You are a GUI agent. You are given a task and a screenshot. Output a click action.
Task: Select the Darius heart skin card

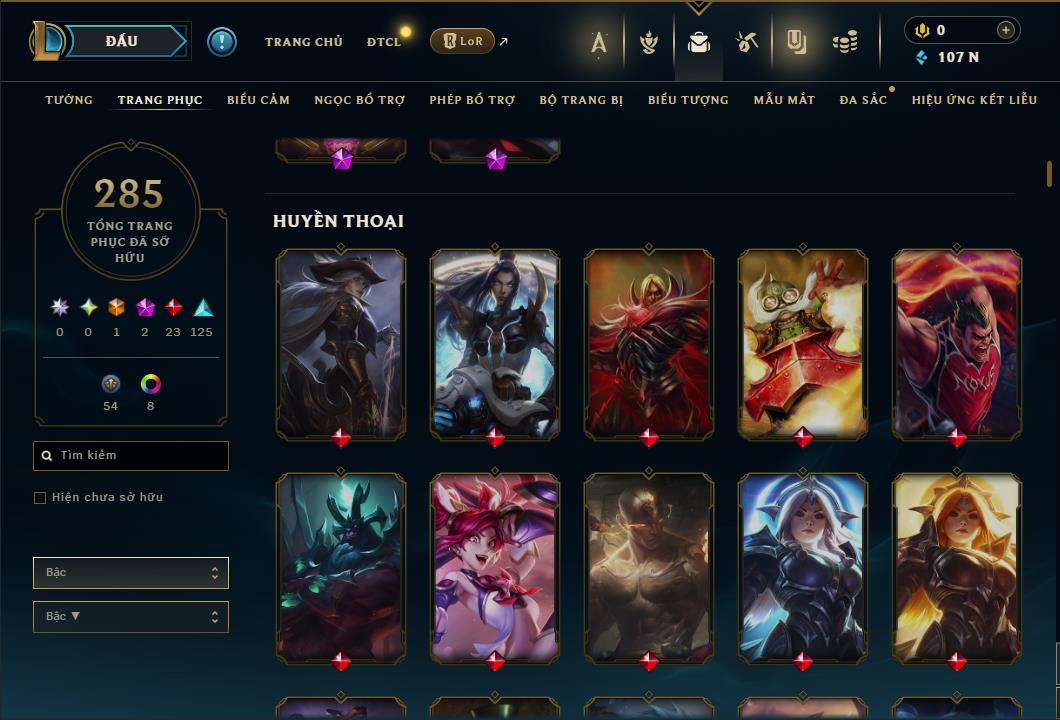(x=956, y=343)
